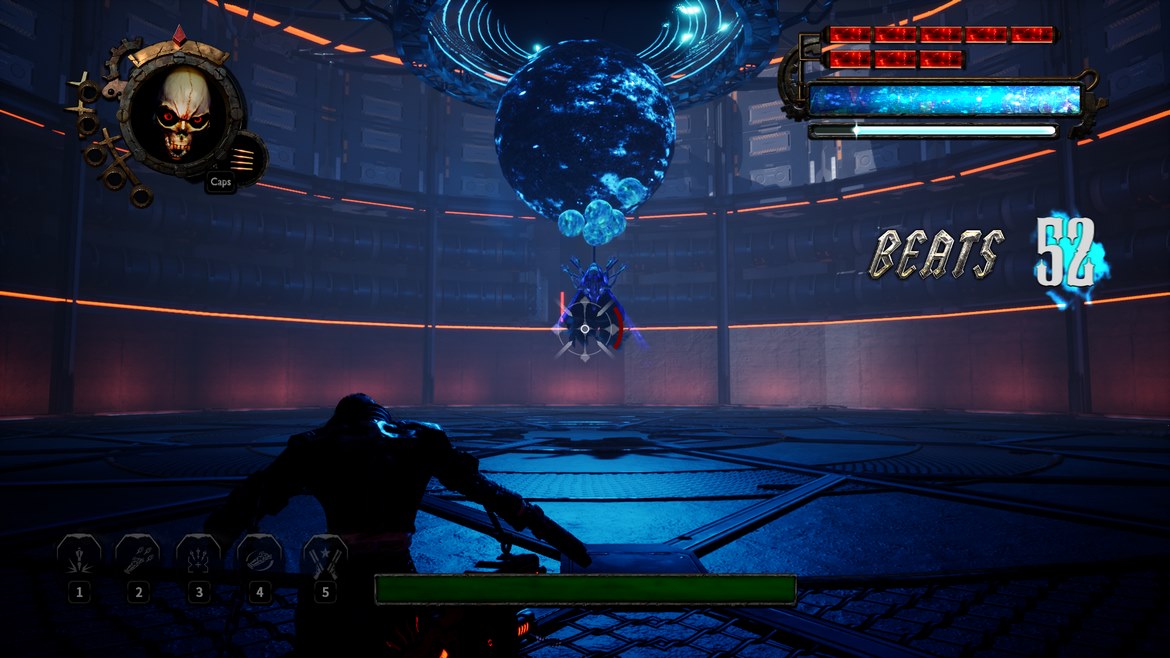Image resolution: width=1170 pixels, height=658 pixels.
Task: Select the ground-slam spike ability in slot 1
Action: click(78, 557)
